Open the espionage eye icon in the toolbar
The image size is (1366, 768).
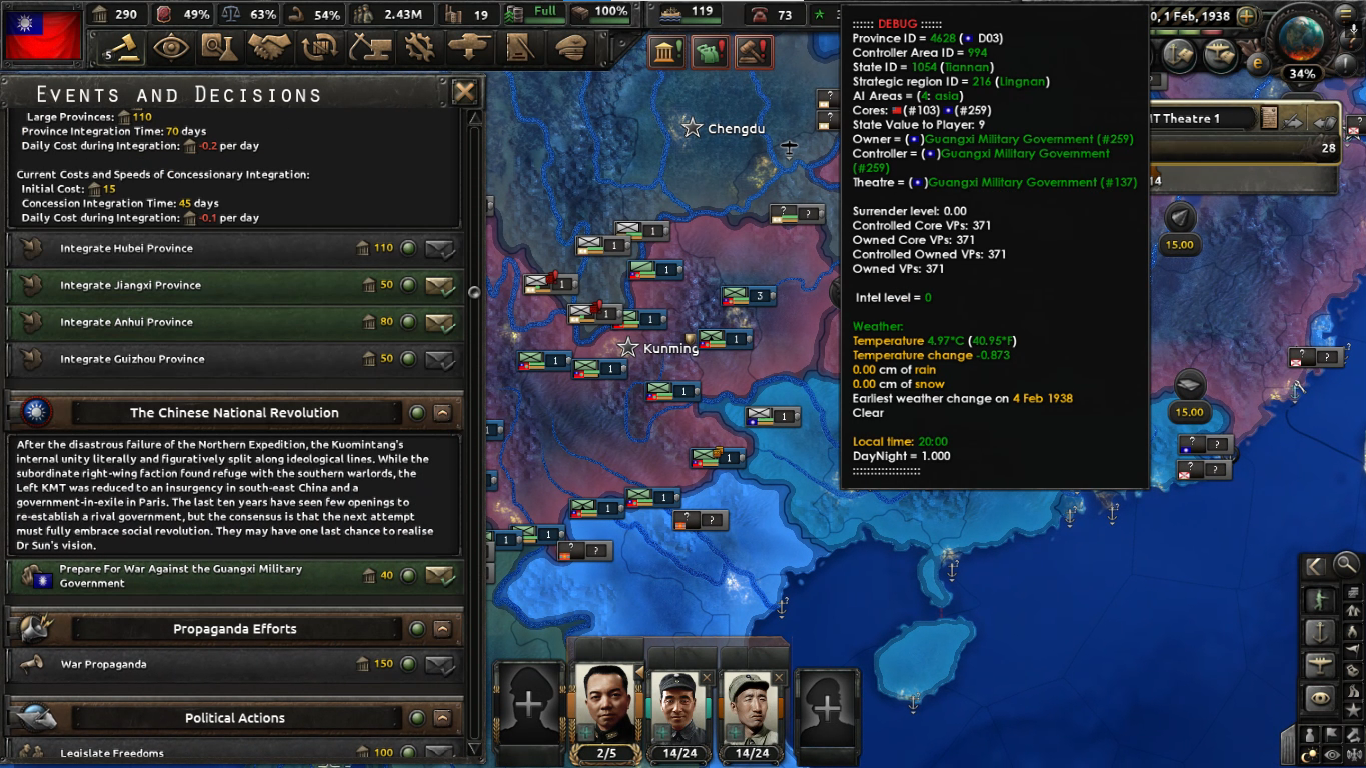(172, 47)
